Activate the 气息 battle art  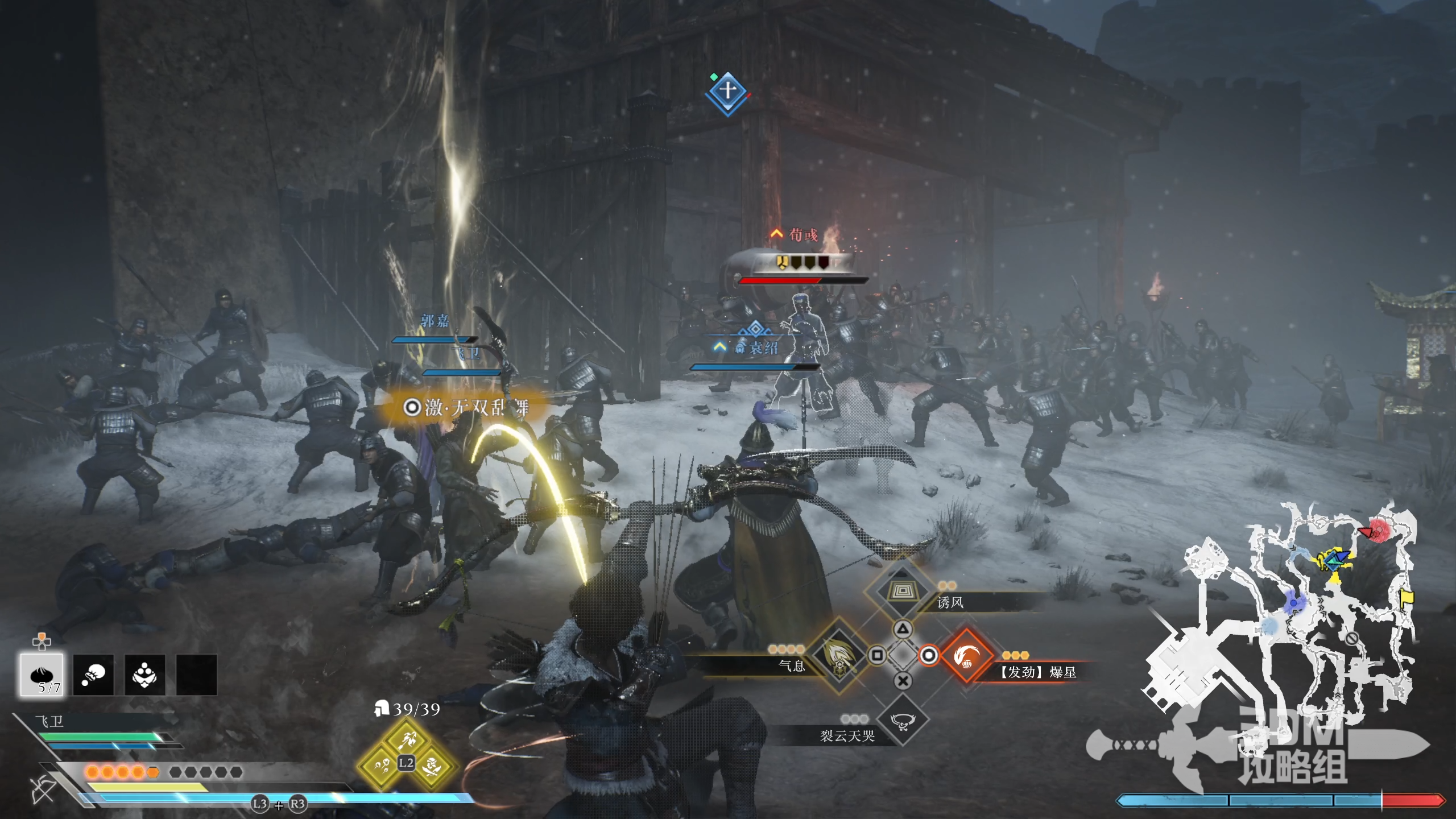point(838,656)
